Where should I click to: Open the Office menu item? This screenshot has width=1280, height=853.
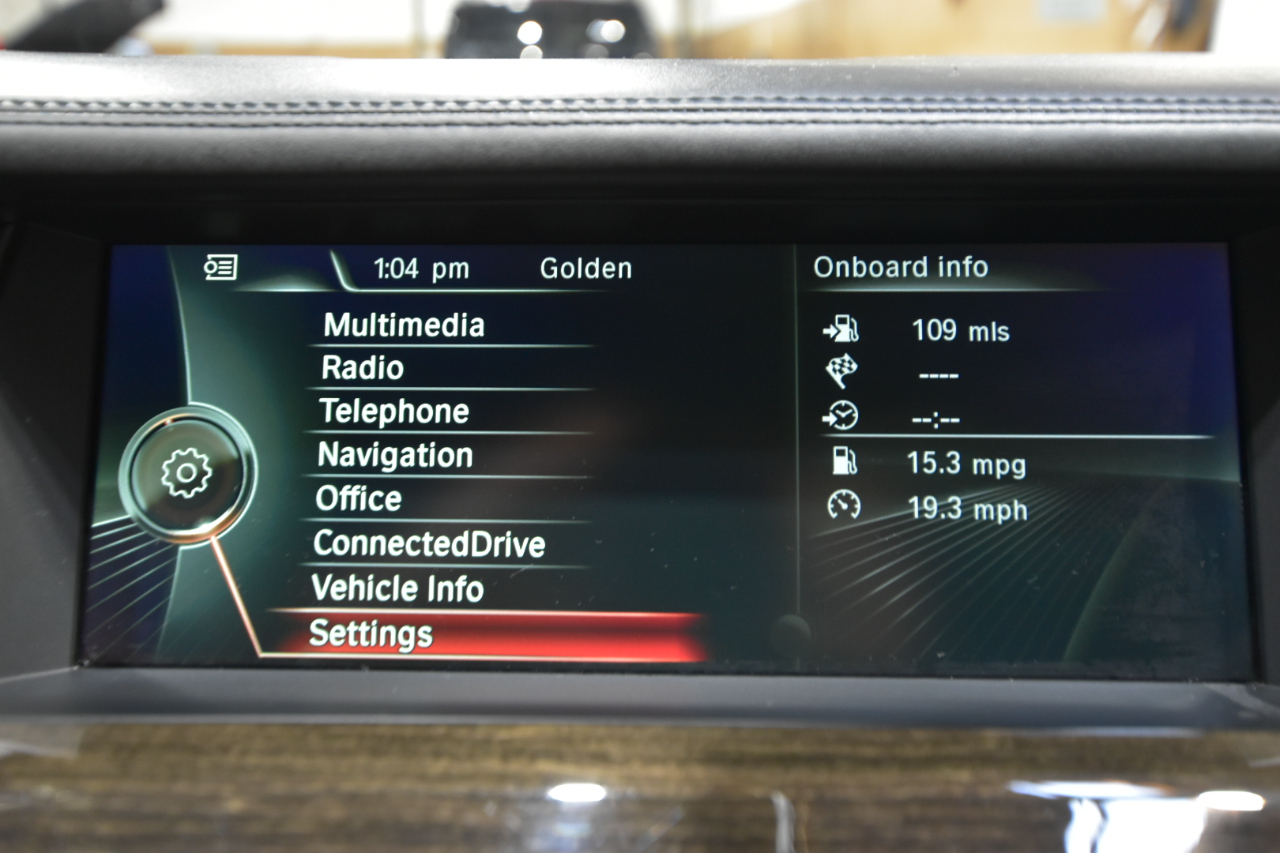tap(357, 499)
